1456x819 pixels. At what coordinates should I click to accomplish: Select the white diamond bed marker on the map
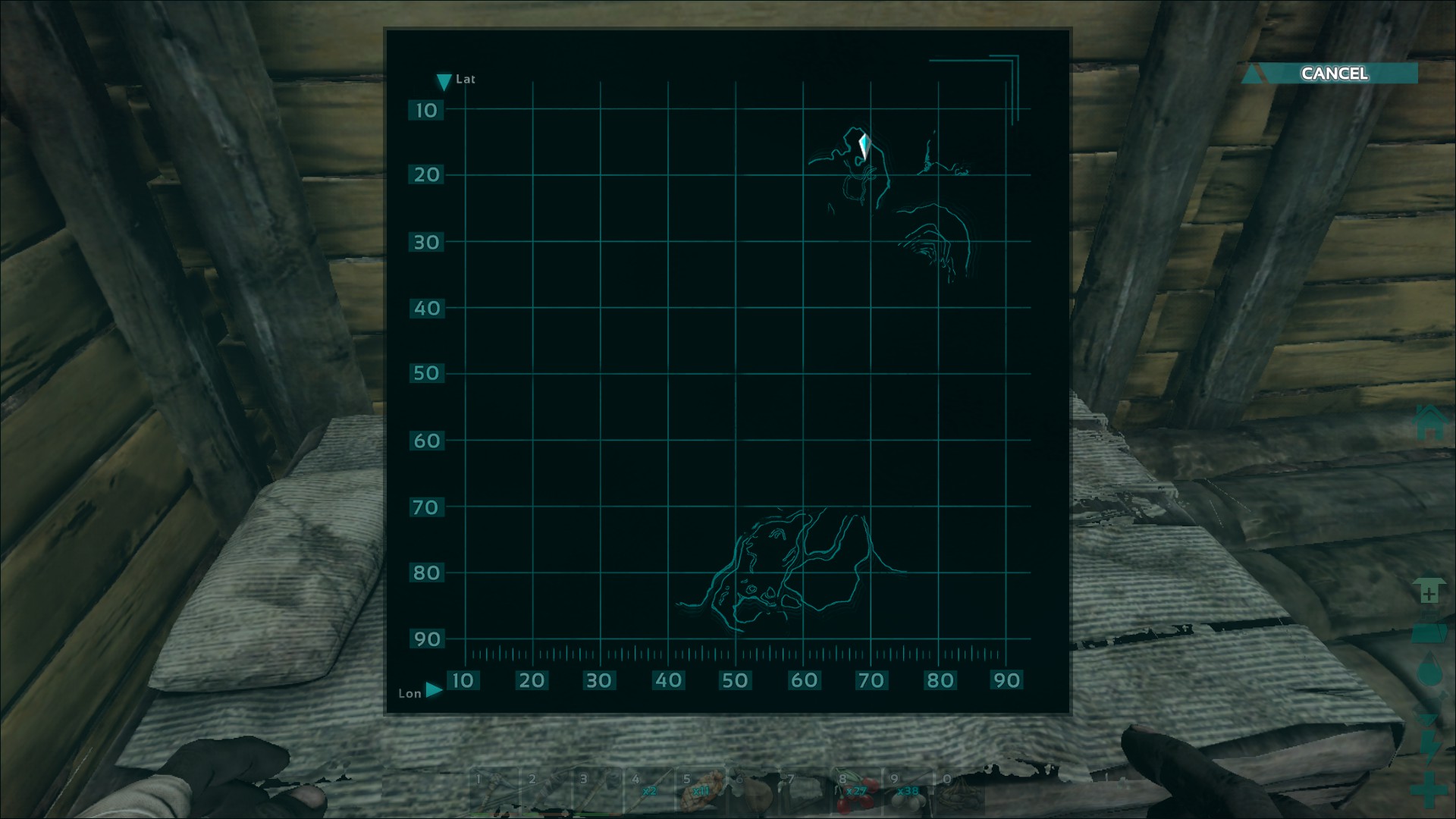tap(864, 146)
